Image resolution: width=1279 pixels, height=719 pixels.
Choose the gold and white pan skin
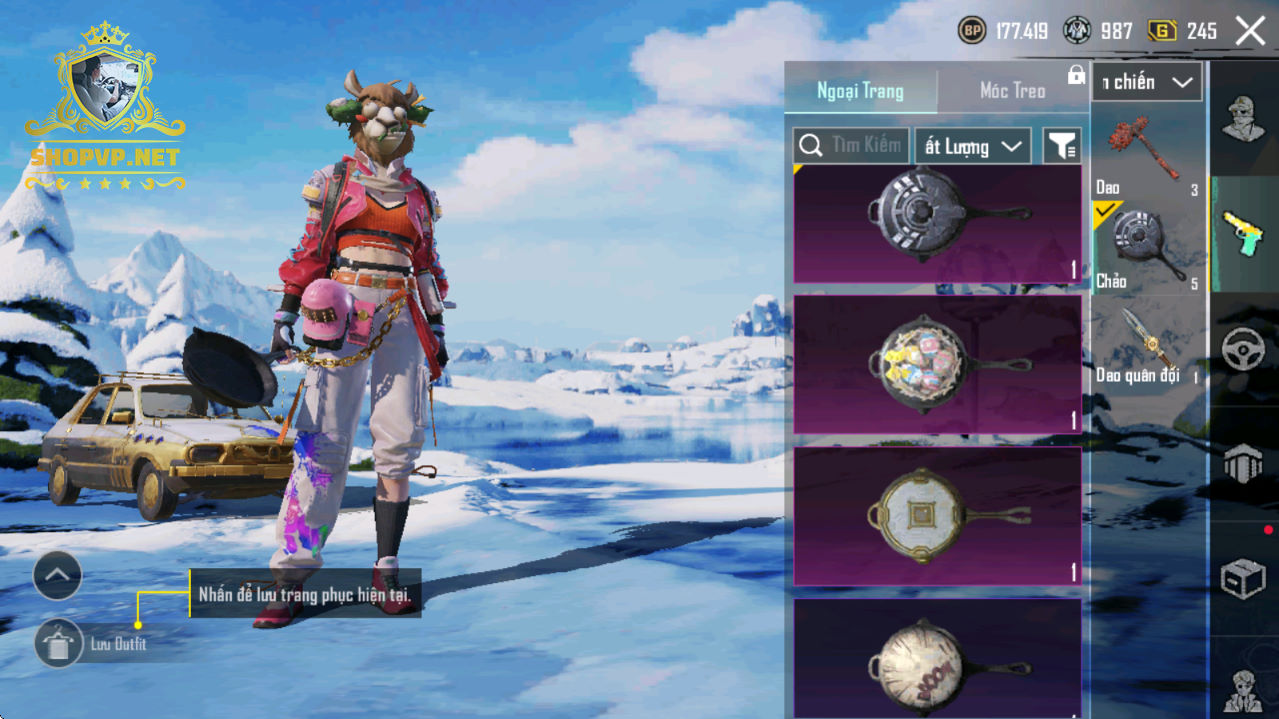point(937,516)
